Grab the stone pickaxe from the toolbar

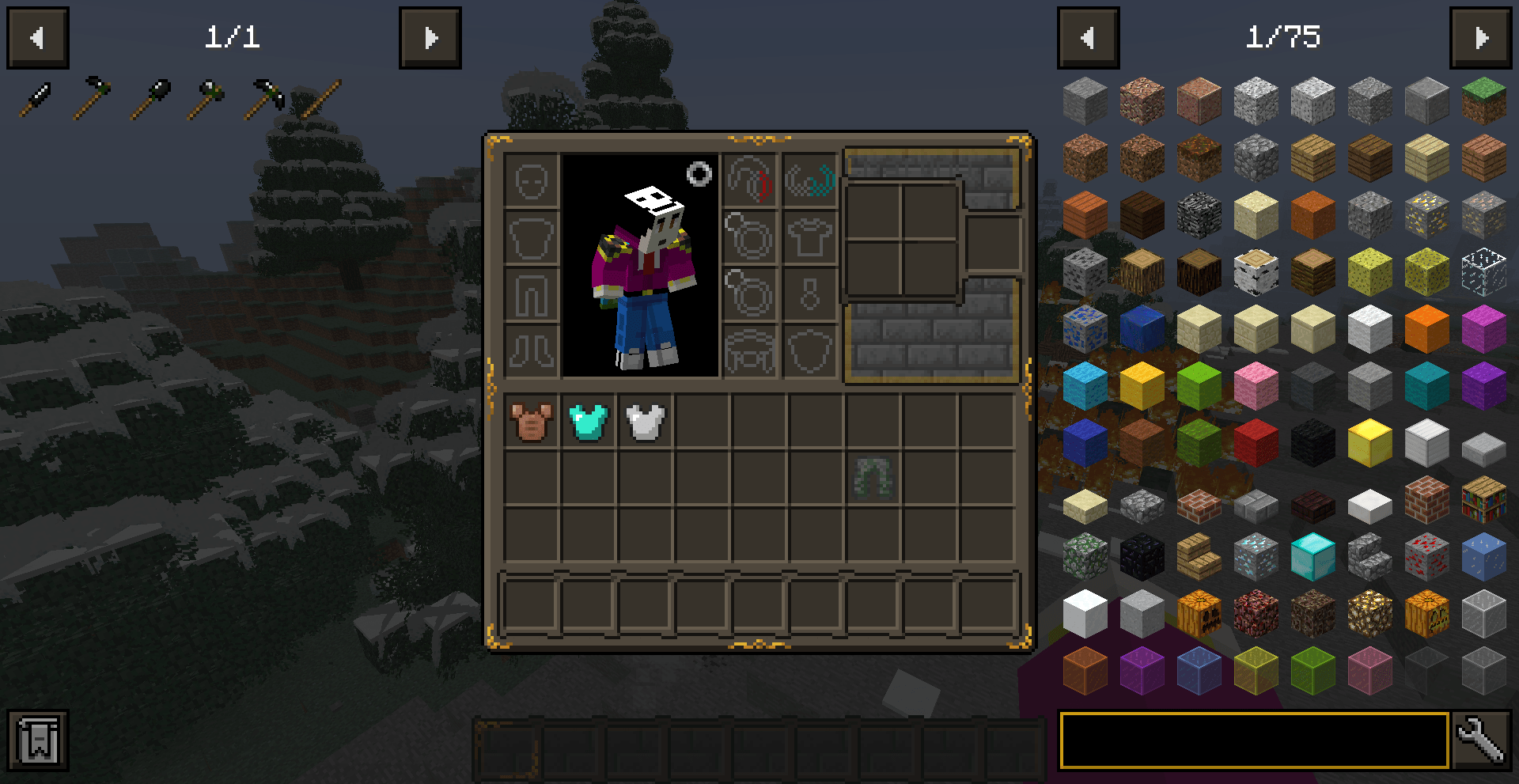coord(265,93)
